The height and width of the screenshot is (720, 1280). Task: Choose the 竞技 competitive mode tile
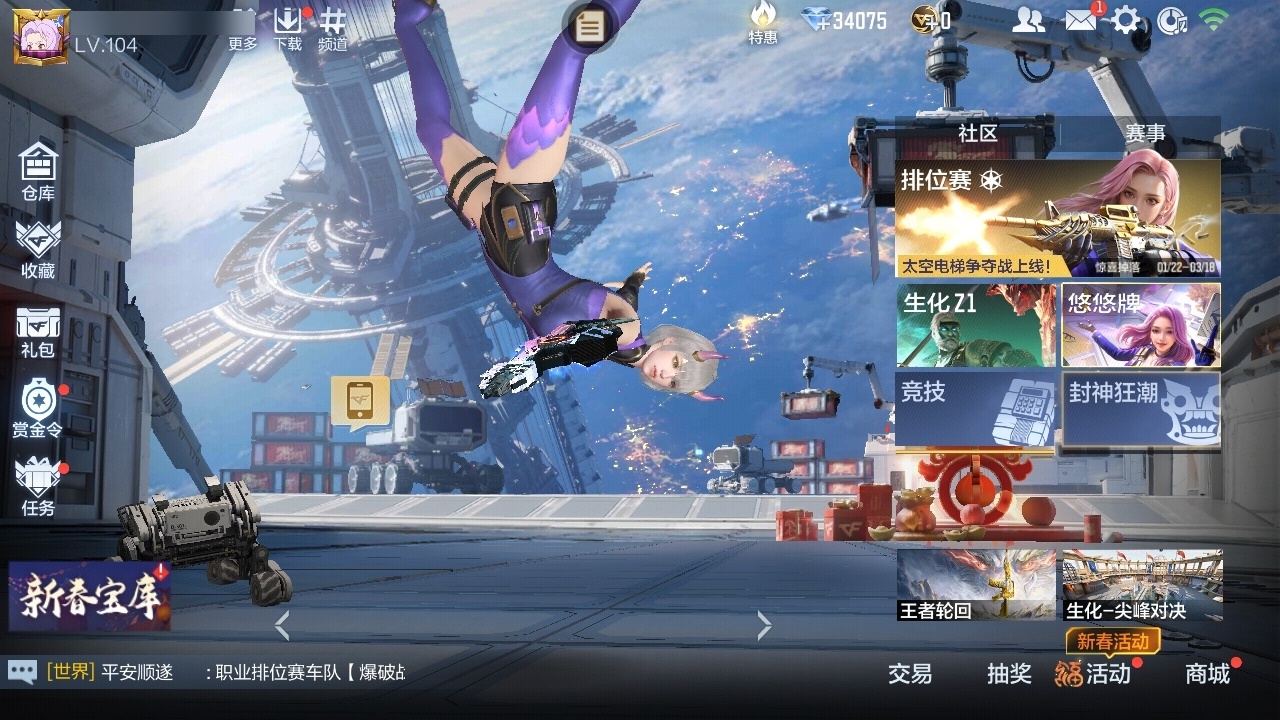pyautogui.click(x=976, y=408)
